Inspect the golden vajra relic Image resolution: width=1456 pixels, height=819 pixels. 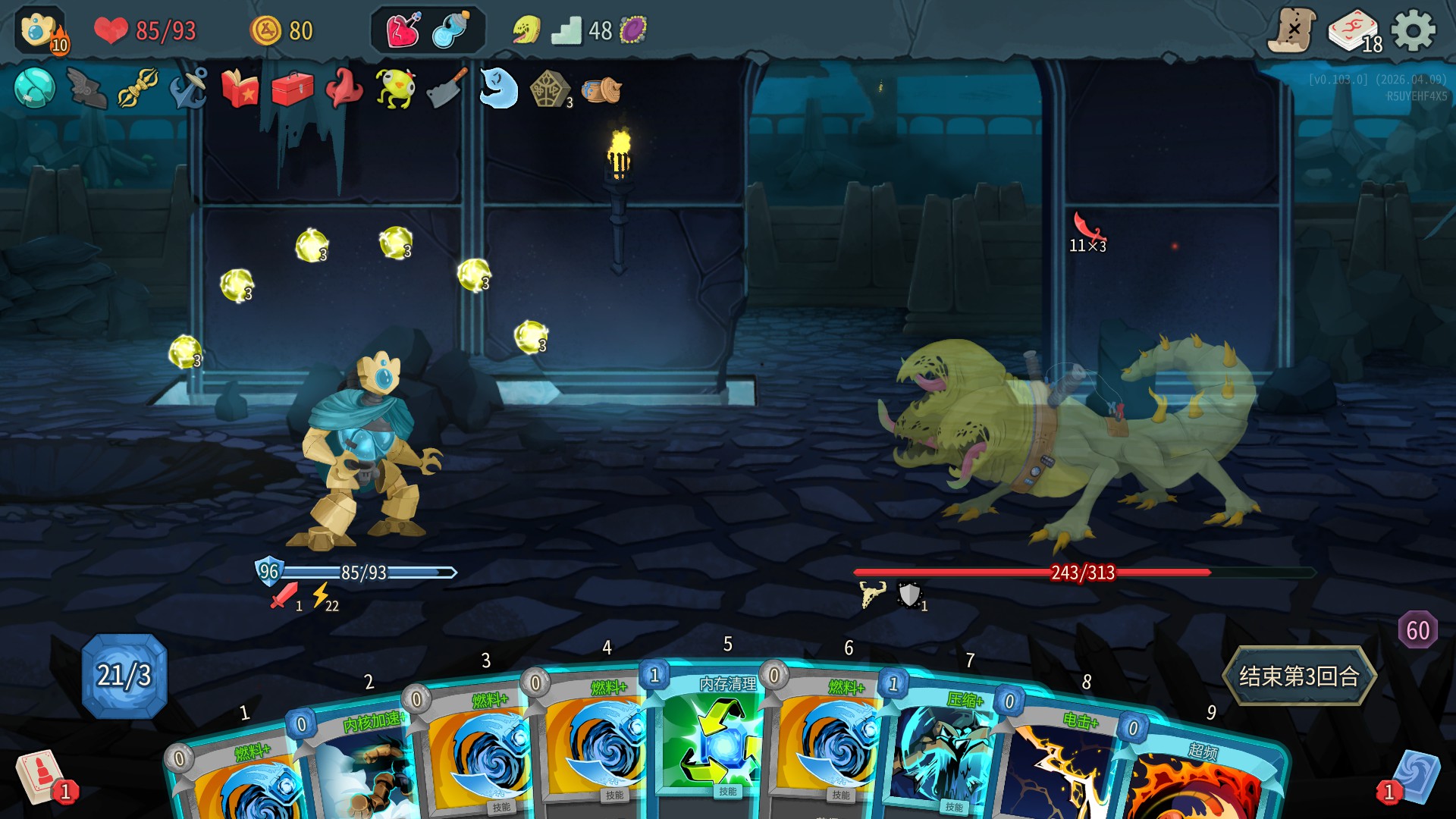pos(137,89)
